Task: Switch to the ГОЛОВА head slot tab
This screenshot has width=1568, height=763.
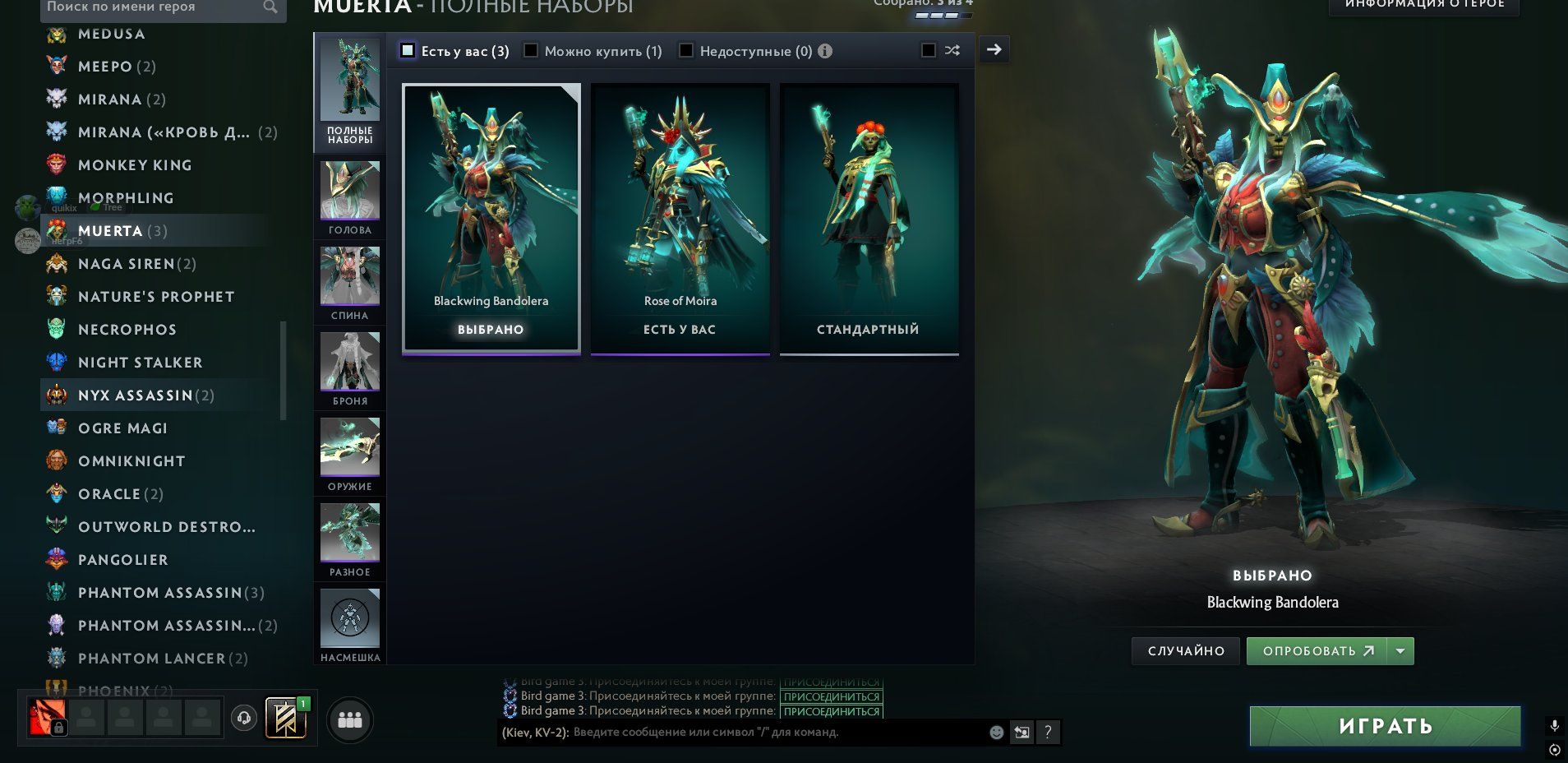Action: point(350,197)
